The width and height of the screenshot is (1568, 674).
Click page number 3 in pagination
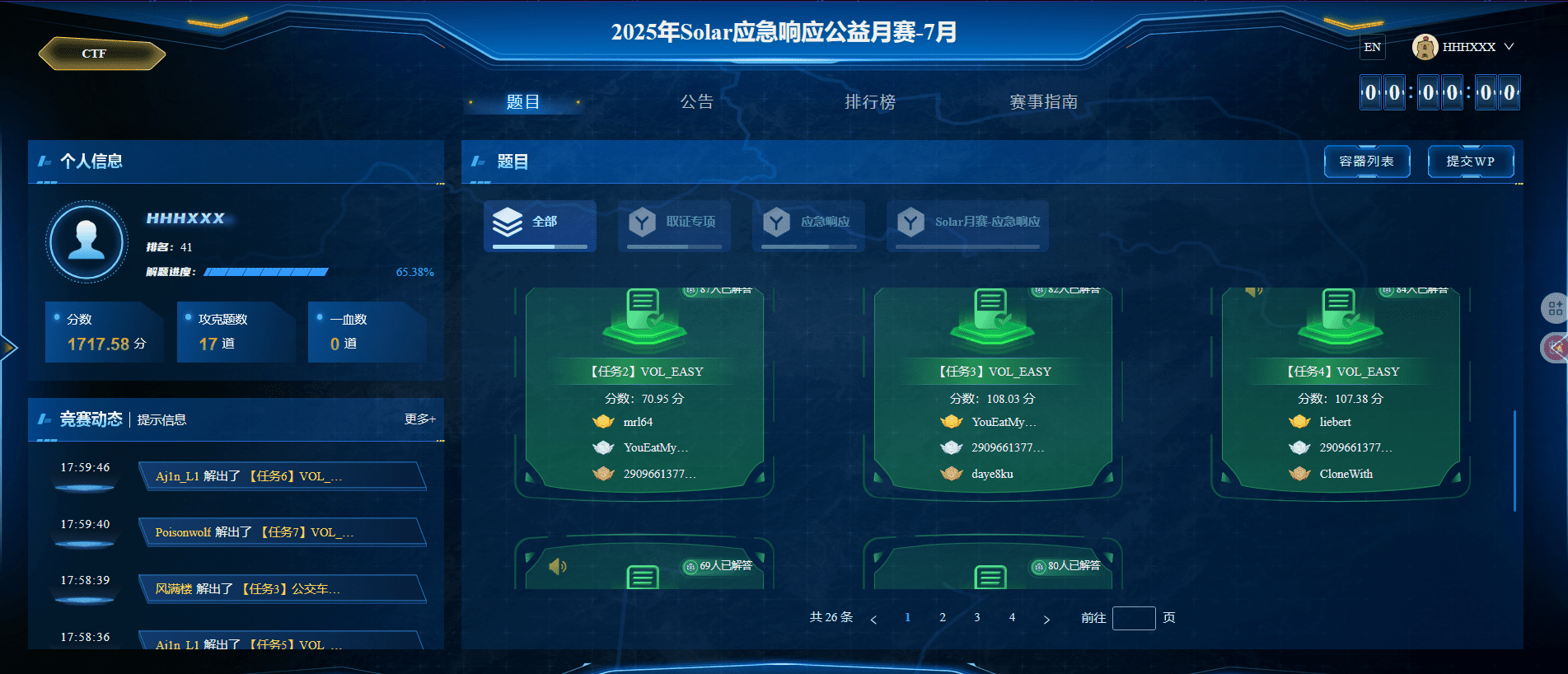coord(976,616)
